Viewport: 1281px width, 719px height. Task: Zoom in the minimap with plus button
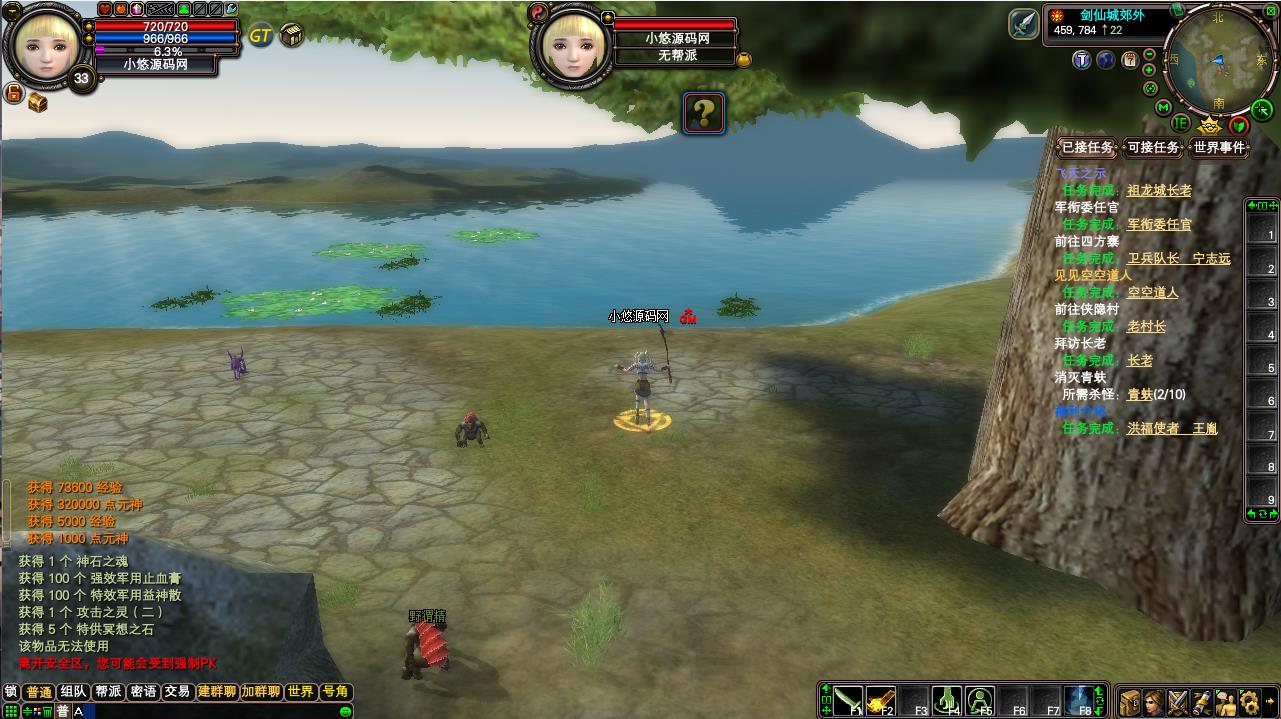1150,70
